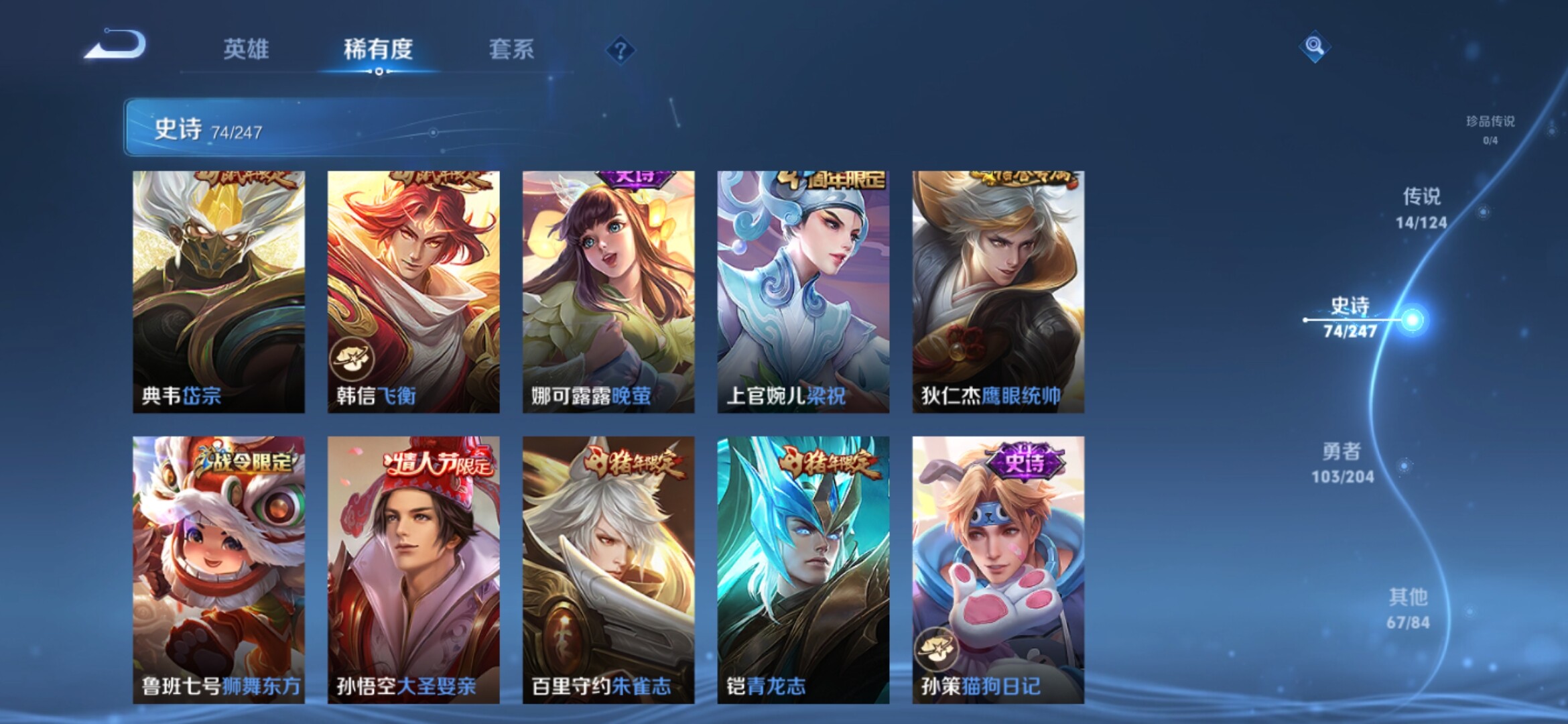The image size is (1568, 724).
Task: Jump to the 其他 rarity section
Action: click(1409, 608)
